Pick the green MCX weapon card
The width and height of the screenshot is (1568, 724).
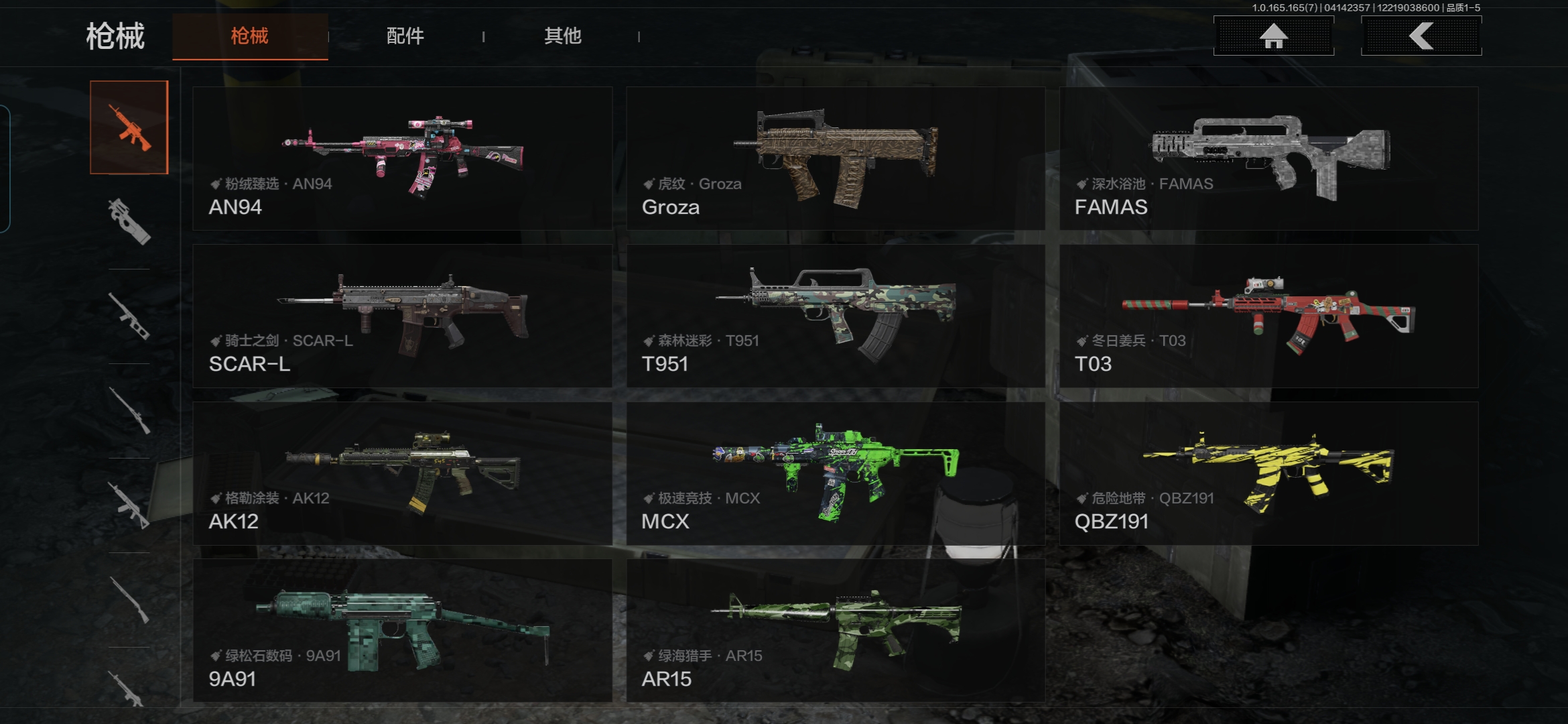(836, 473)
